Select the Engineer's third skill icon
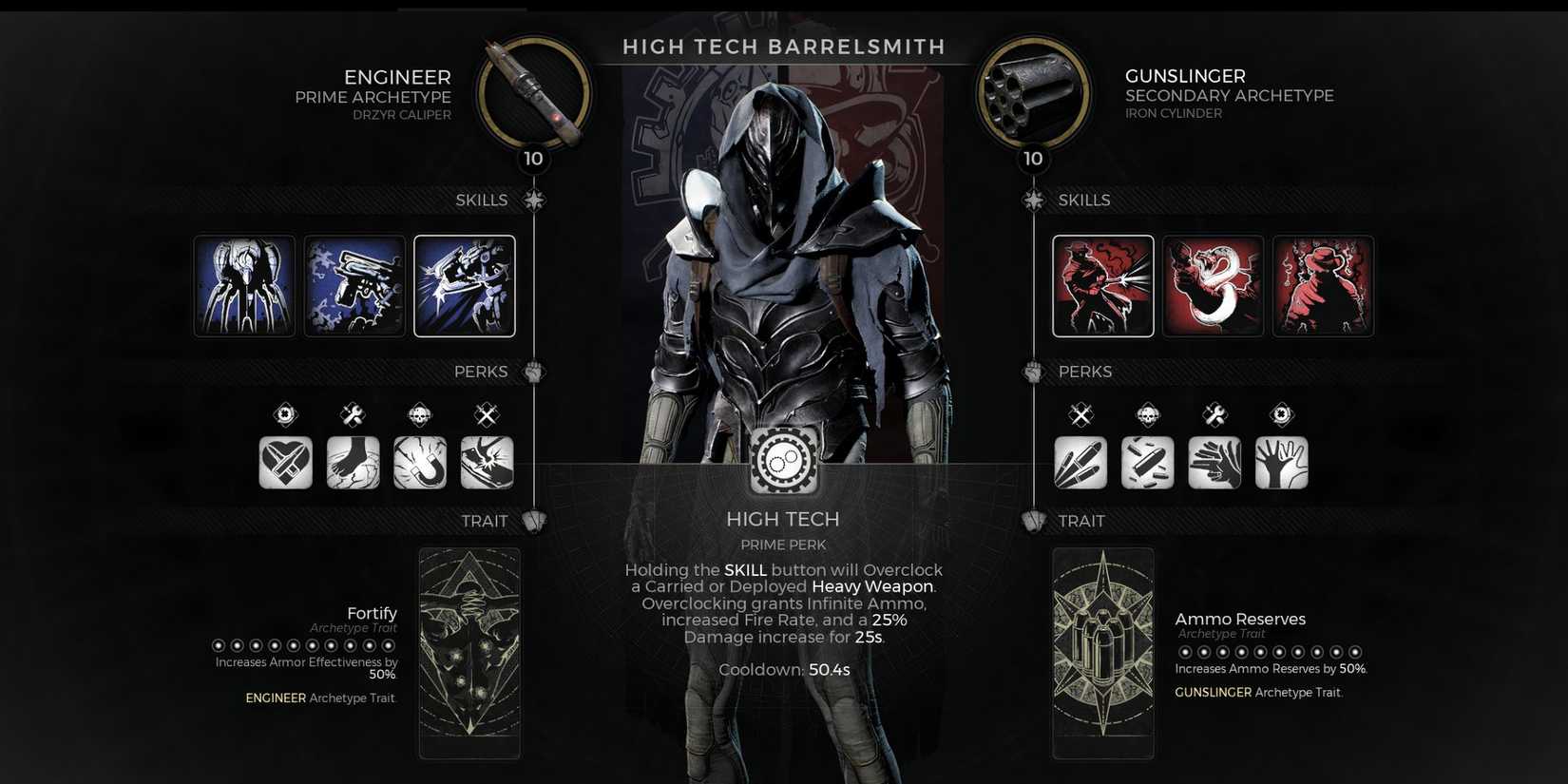The width and height of the screenshot is (1568, 784). (465, 285)
